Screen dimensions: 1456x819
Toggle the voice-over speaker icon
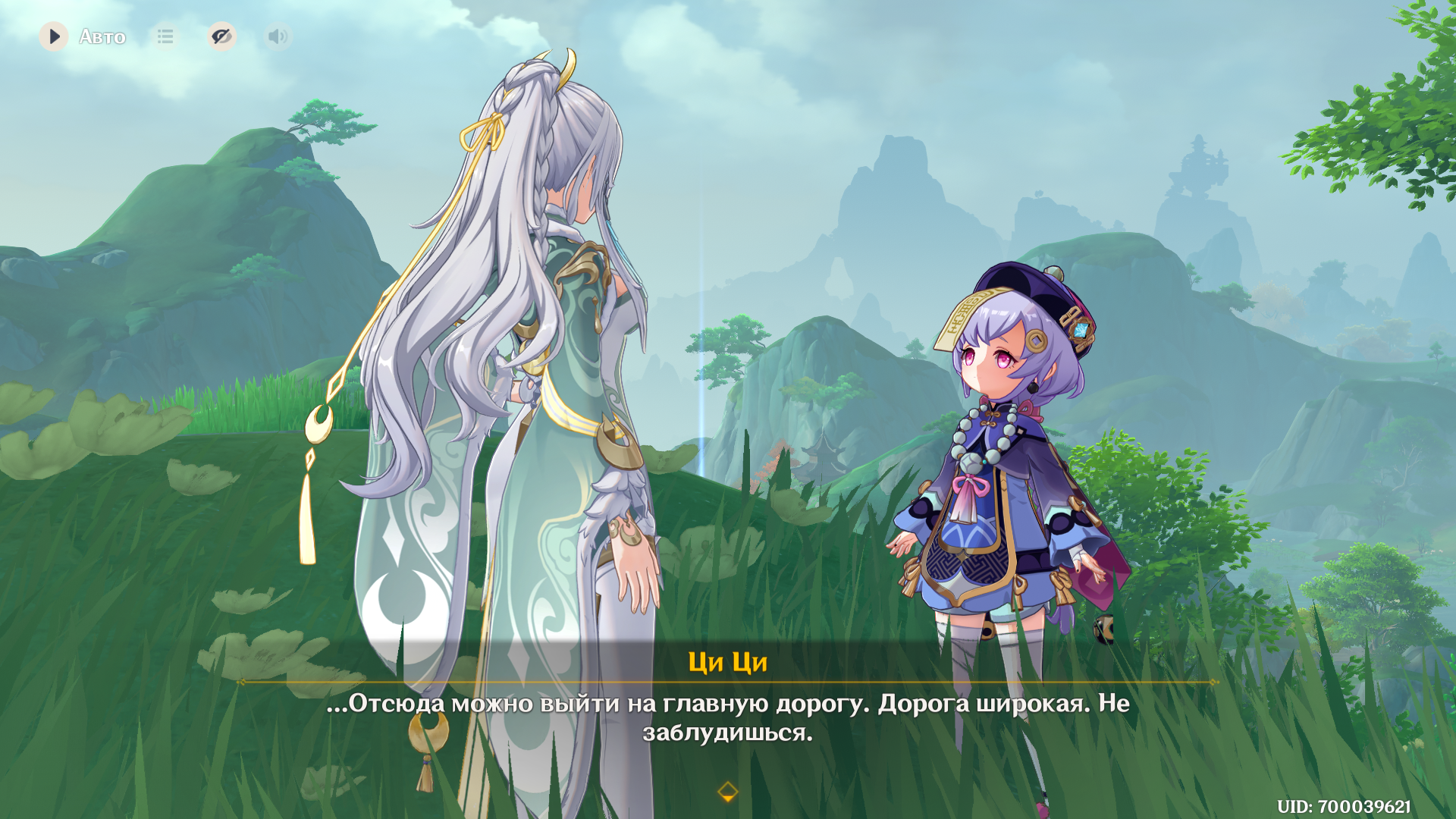pyautogui.click(x=278, y=36)
